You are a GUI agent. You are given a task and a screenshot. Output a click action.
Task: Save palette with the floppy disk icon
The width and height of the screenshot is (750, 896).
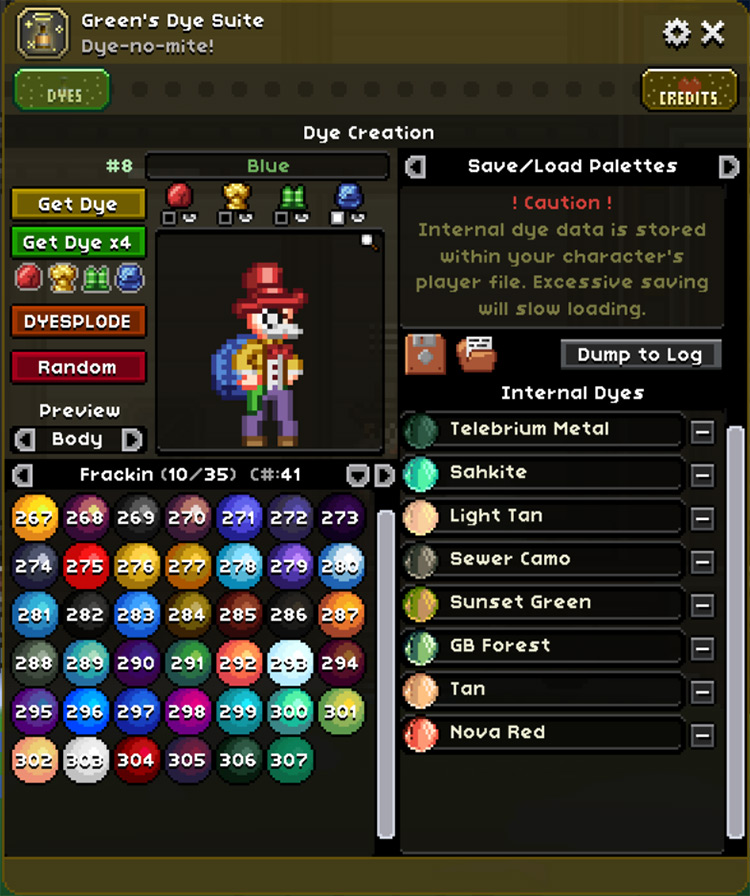click(425, 354)
